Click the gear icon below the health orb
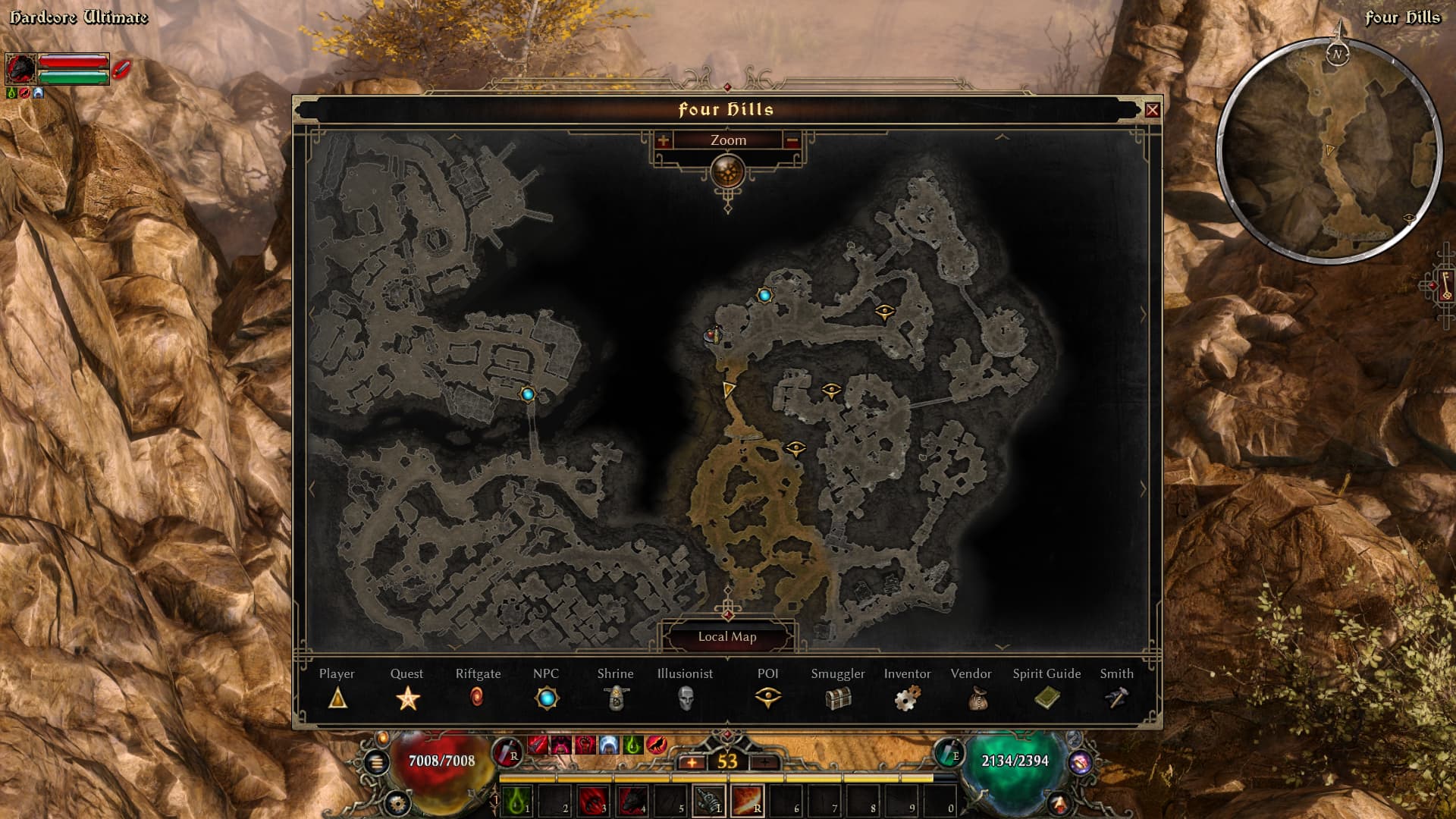The width and height of the screenshot is (1456, 819). pyautogui.click(x=397, y=802)
